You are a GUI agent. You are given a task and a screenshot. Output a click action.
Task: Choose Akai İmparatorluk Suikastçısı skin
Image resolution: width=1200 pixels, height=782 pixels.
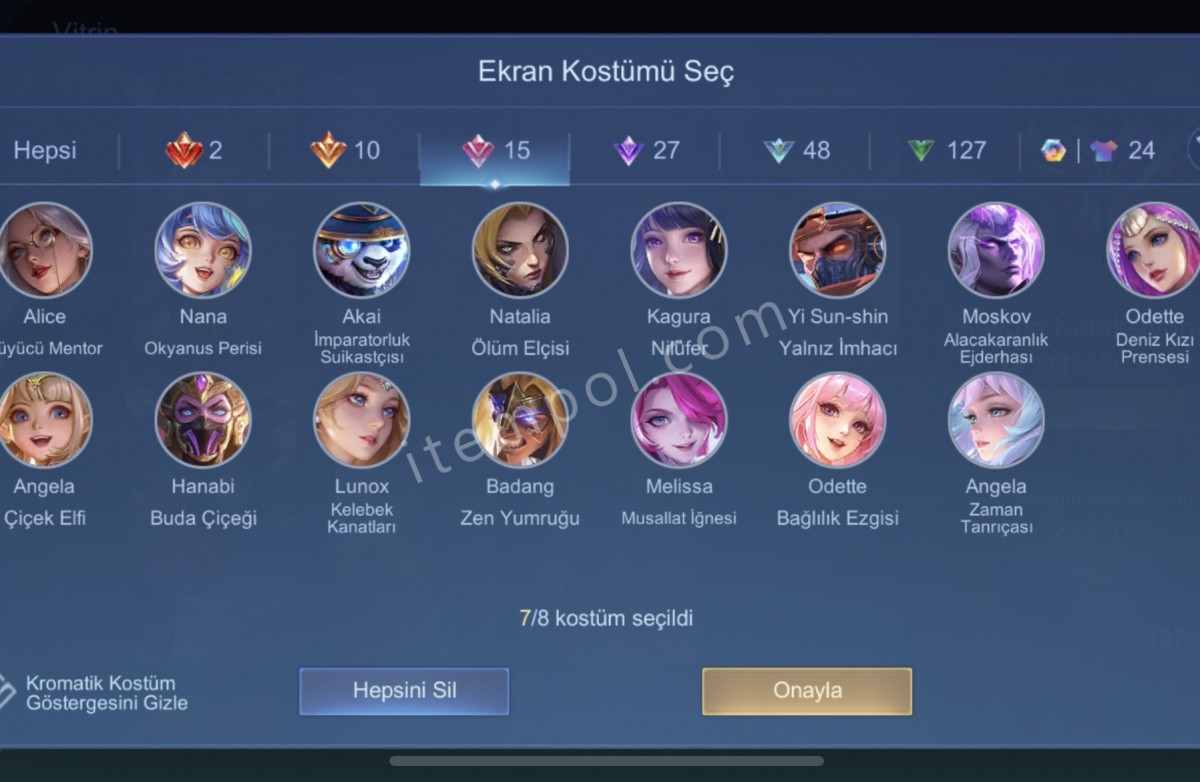pos(361,250)
